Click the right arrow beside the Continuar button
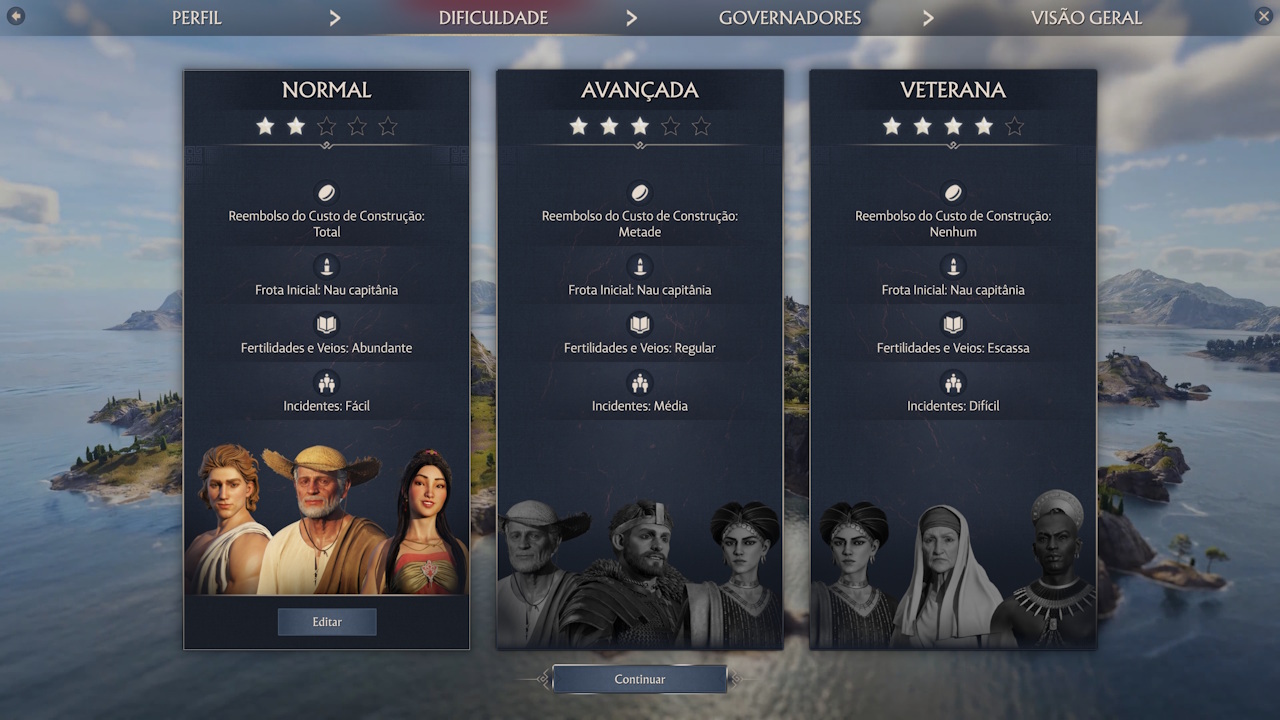This screenshot has height=720, width=1280. [737, 679]
